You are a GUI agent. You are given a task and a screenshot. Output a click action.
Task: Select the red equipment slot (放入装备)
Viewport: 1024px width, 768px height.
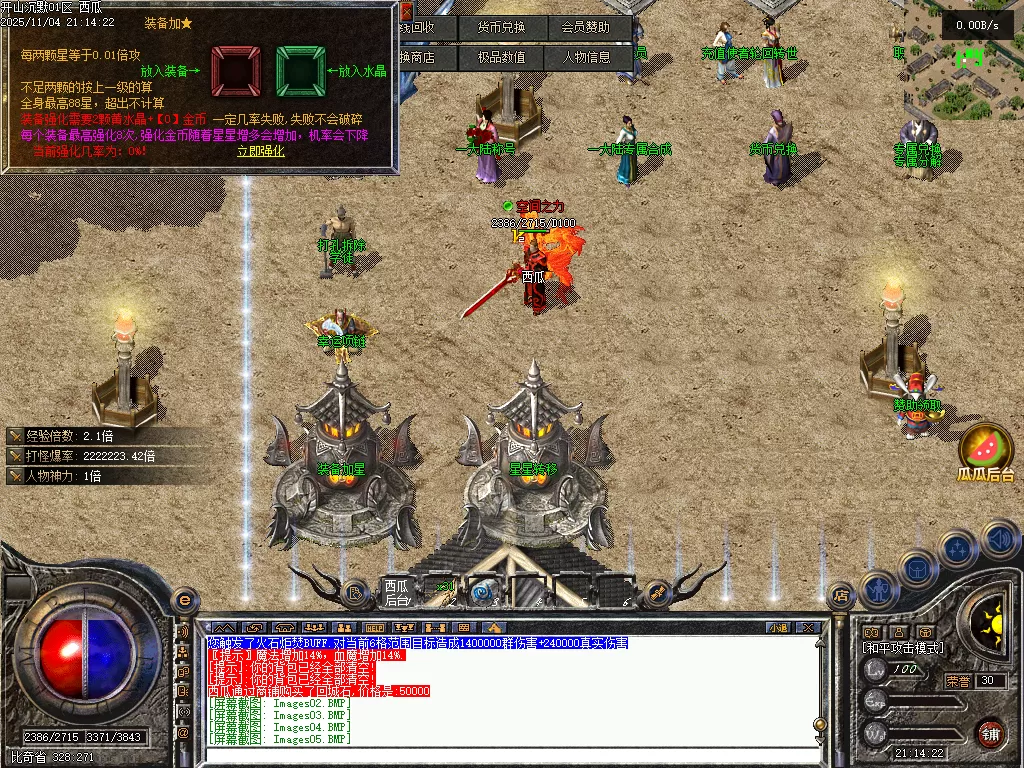coord(235,71)
